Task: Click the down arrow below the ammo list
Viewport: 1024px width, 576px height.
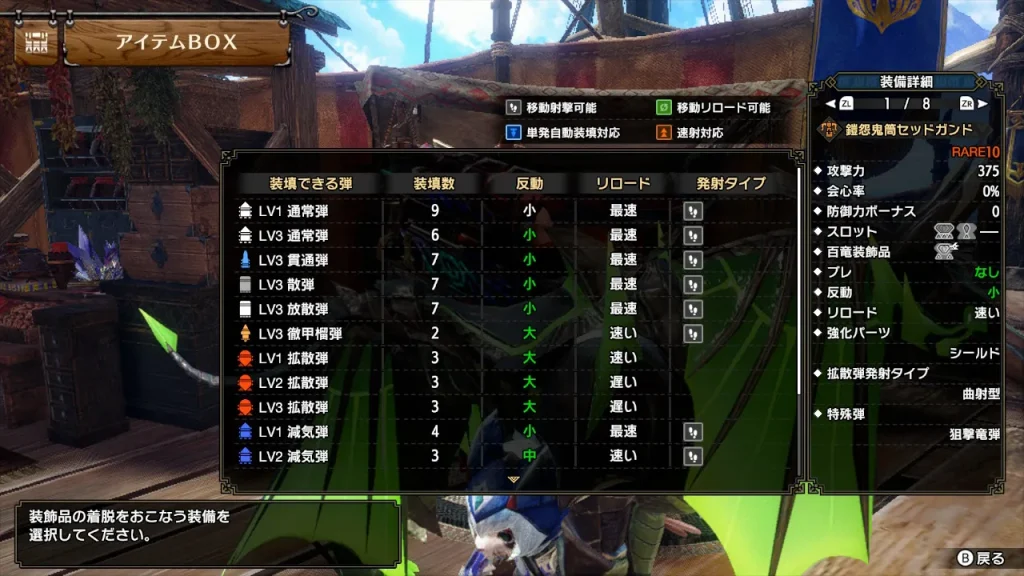Action: (x=514, y=480)
